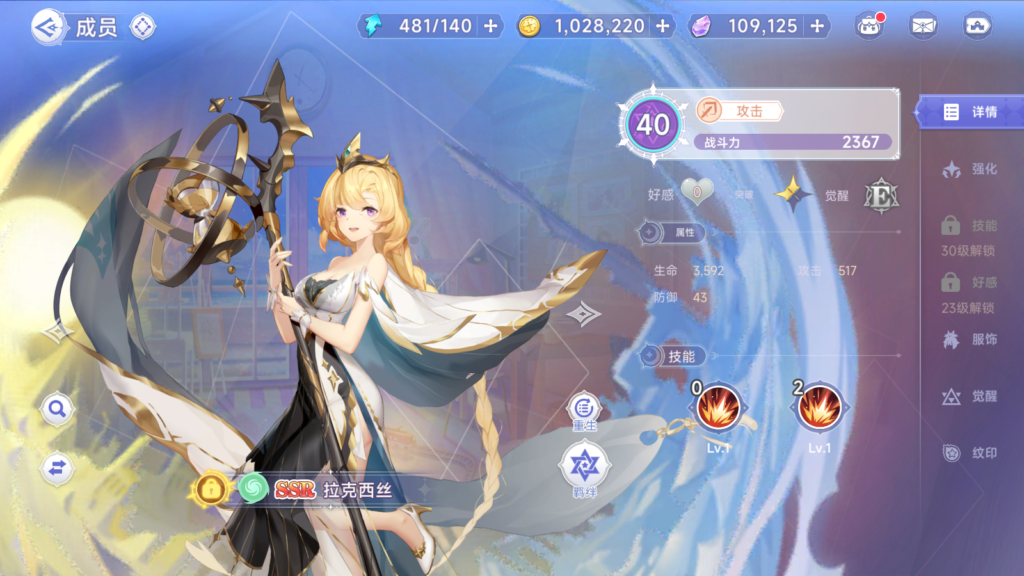Open the mail envelope icon

923,27
